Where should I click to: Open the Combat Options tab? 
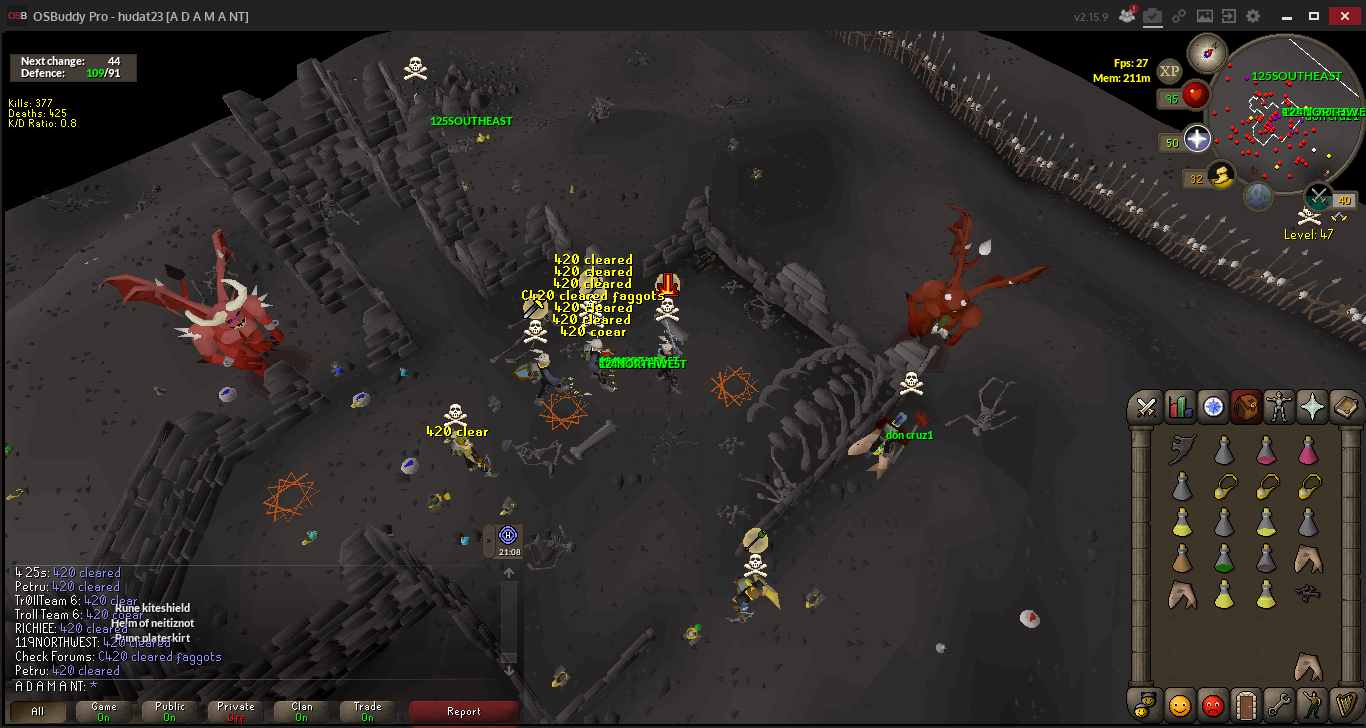click(x=1147, y=407)
